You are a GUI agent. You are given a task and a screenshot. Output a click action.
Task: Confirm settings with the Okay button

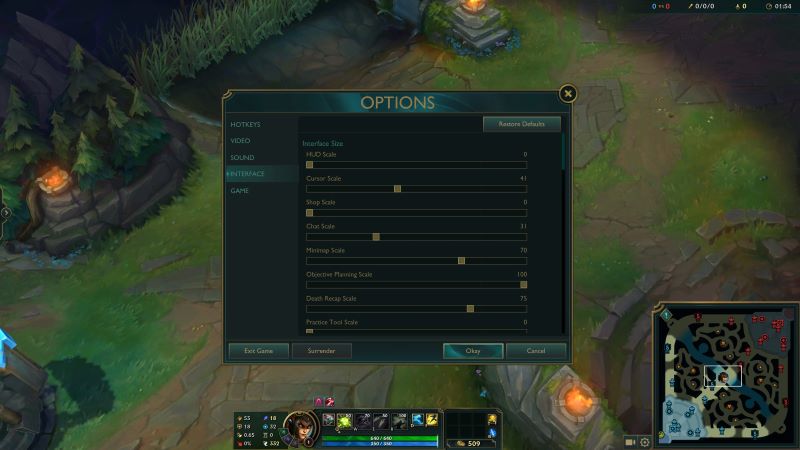[473, 351]
